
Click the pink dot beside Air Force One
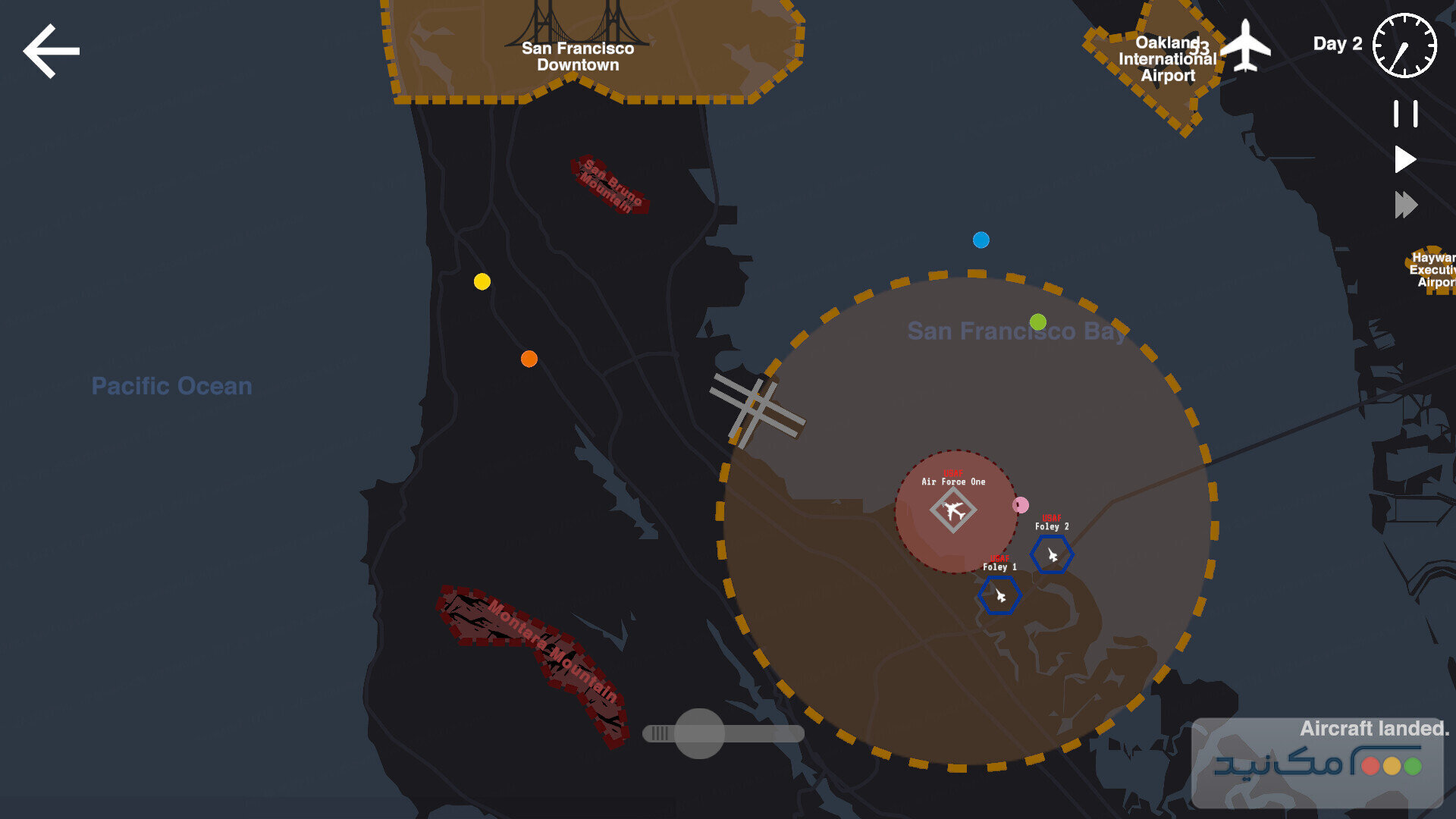[x=1020, y=504]
